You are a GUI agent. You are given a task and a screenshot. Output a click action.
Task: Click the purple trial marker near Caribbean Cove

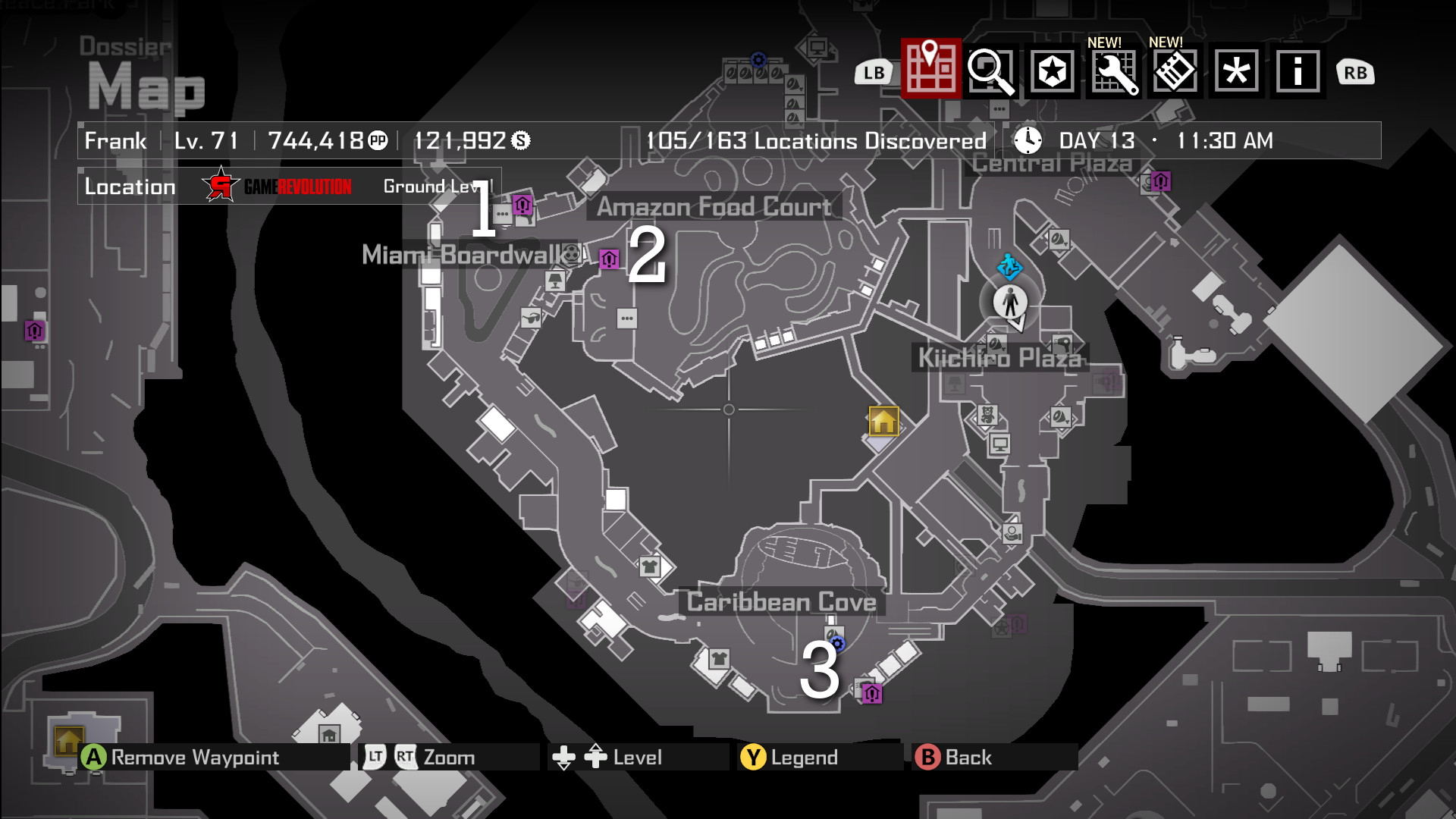872,693
